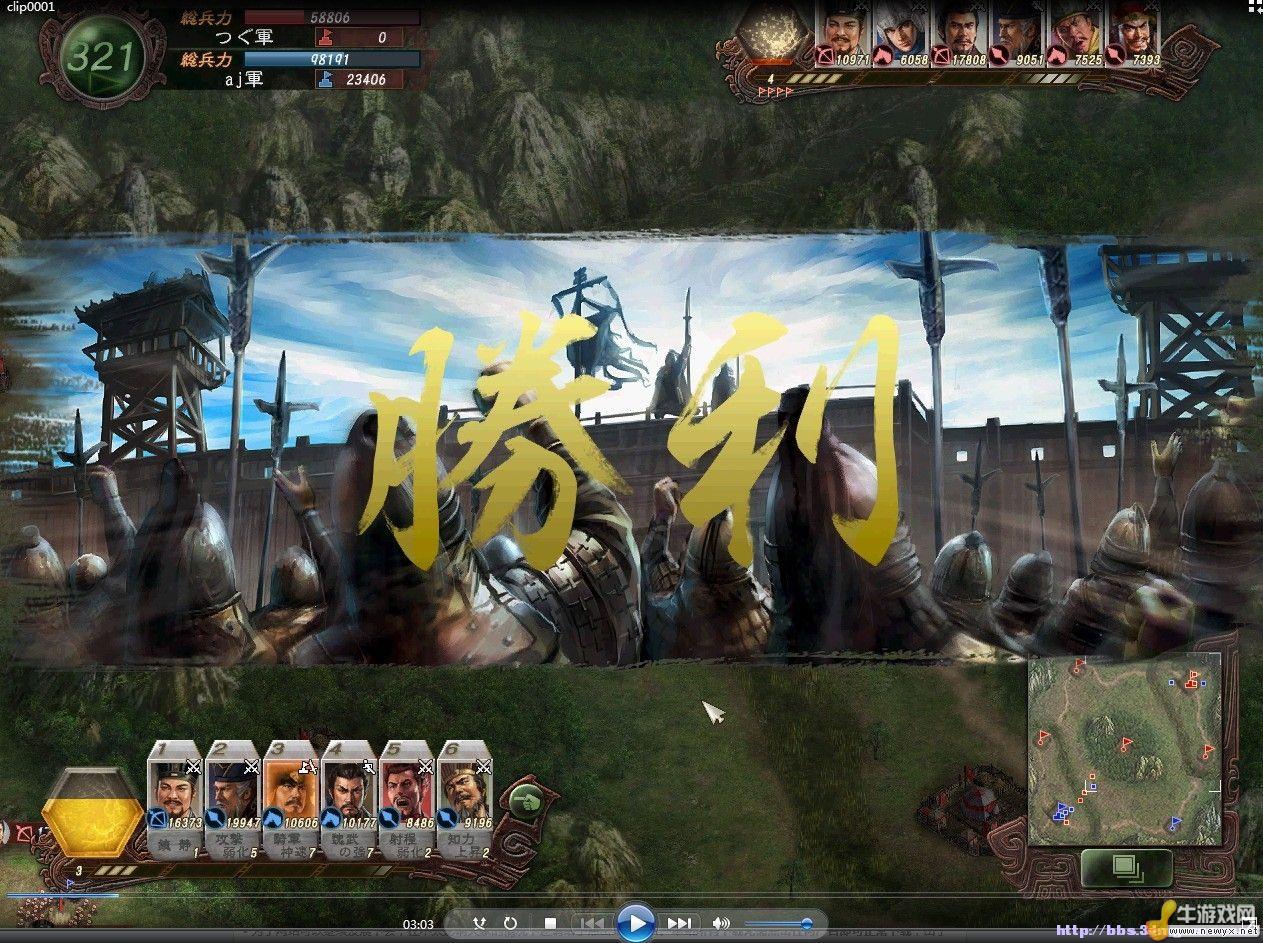
Task: Turn on repeat in the video player
Action: [510, 923]
